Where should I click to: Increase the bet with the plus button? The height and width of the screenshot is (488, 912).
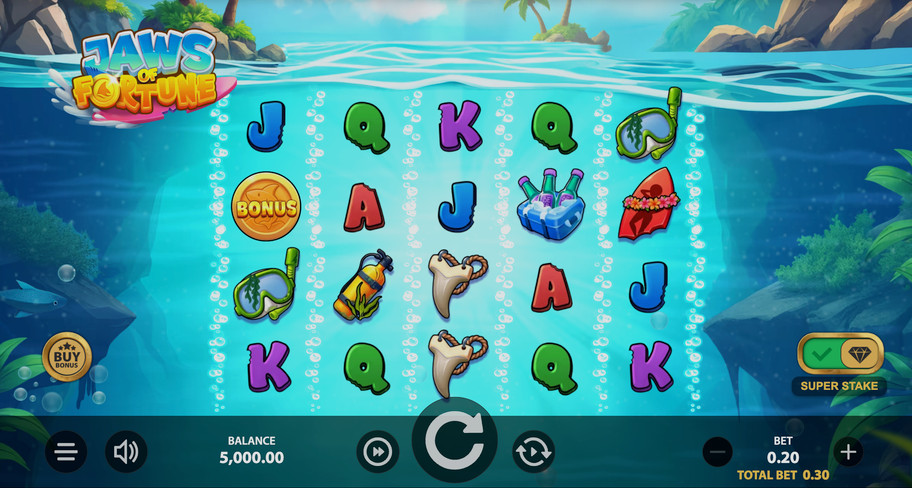[848, 452]
